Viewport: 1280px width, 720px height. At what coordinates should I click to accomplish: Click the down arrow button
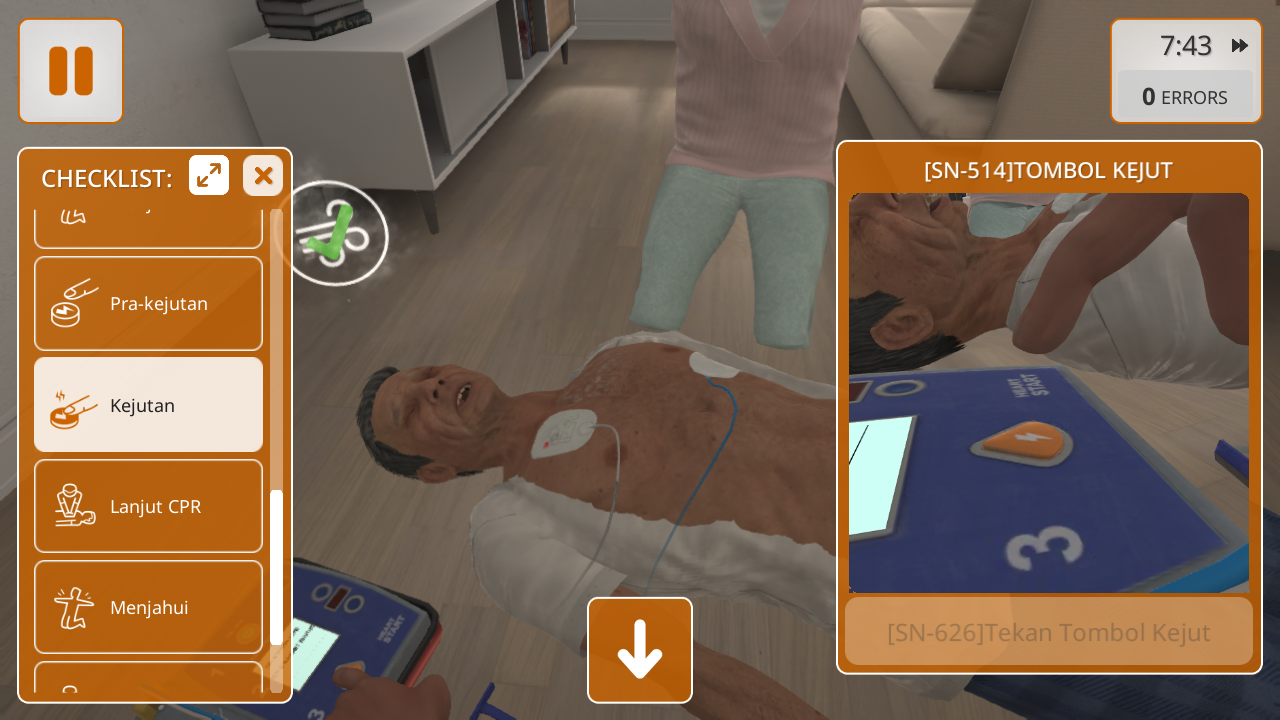[x=640, y=650]
